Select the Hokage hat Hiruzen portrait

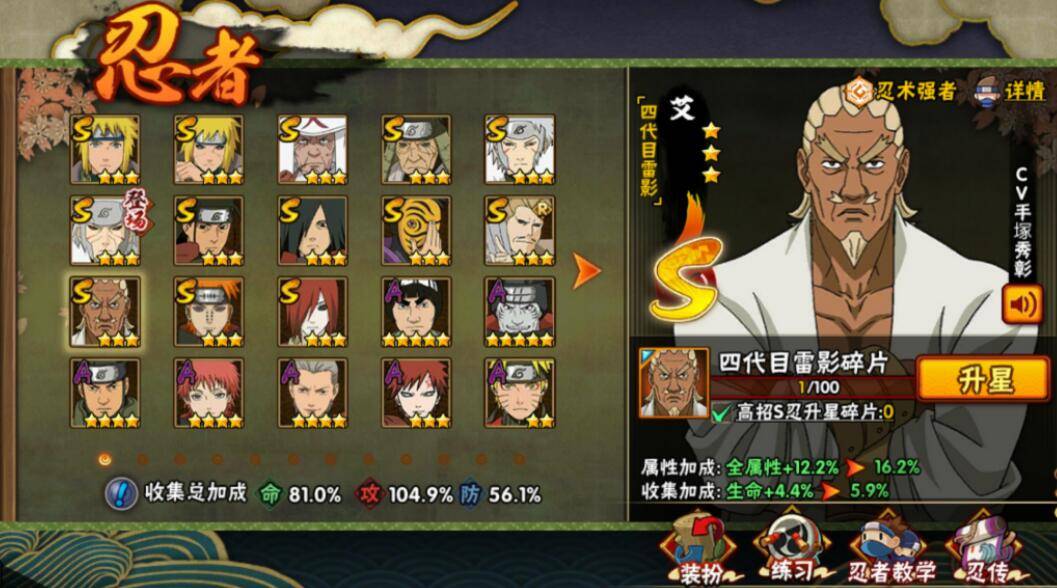point(313,149)
